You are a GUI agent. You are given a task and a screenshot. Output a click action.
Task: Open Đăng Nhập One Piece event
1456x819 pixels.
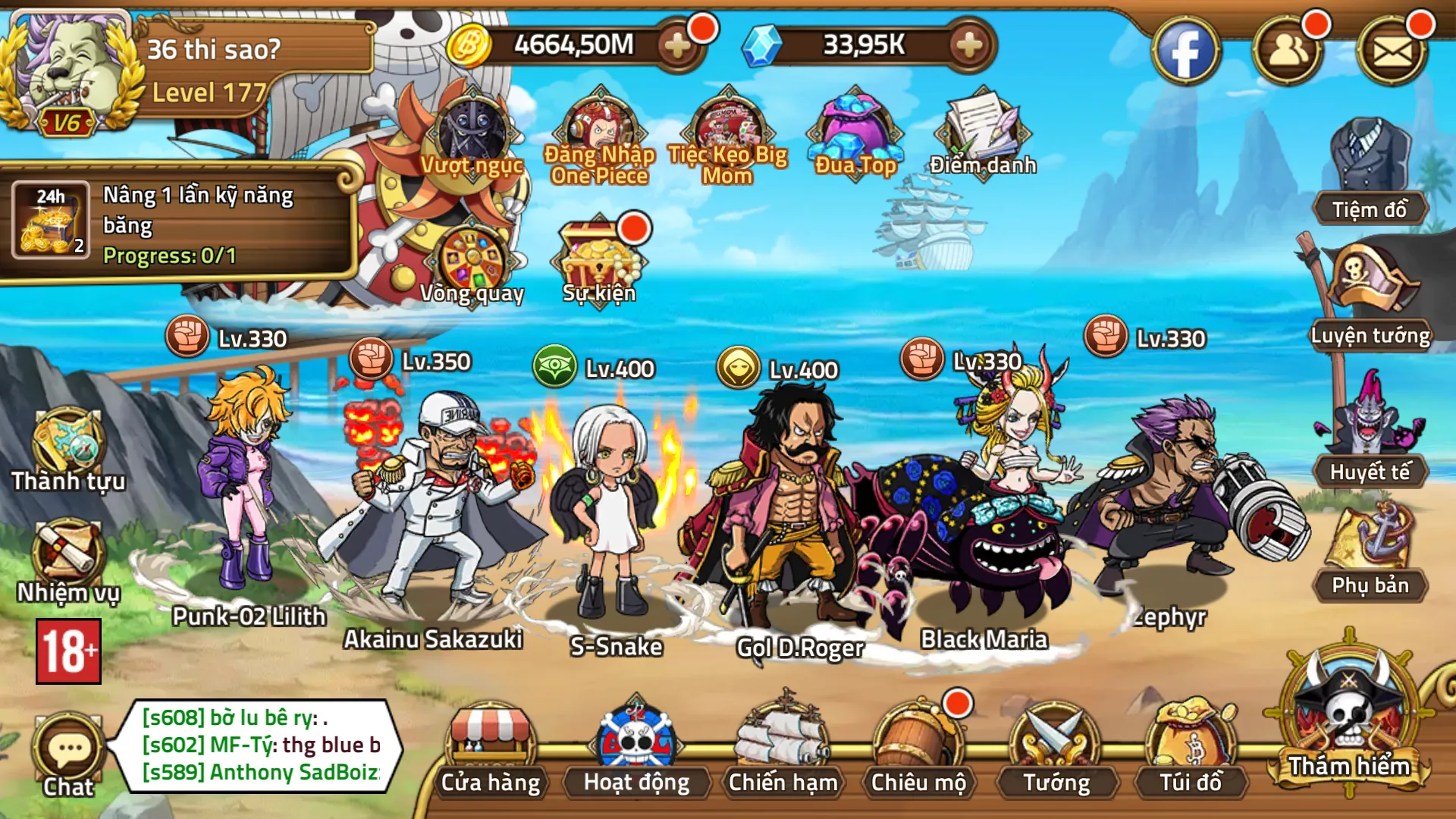(600, 136)
